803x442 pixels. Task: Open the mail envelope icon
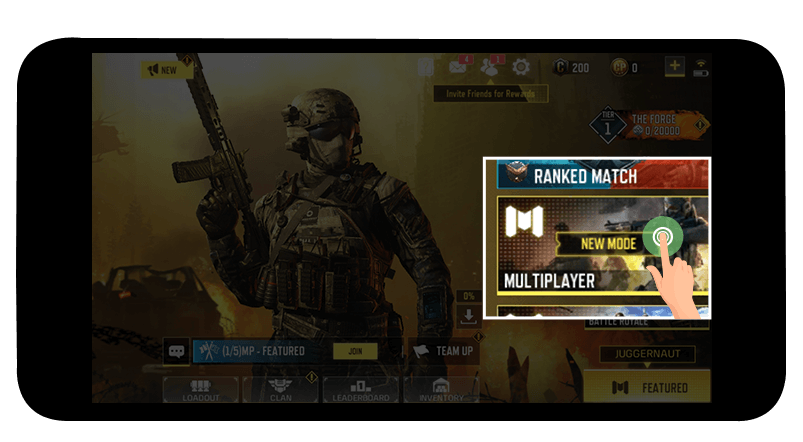(x=458, y=68)
